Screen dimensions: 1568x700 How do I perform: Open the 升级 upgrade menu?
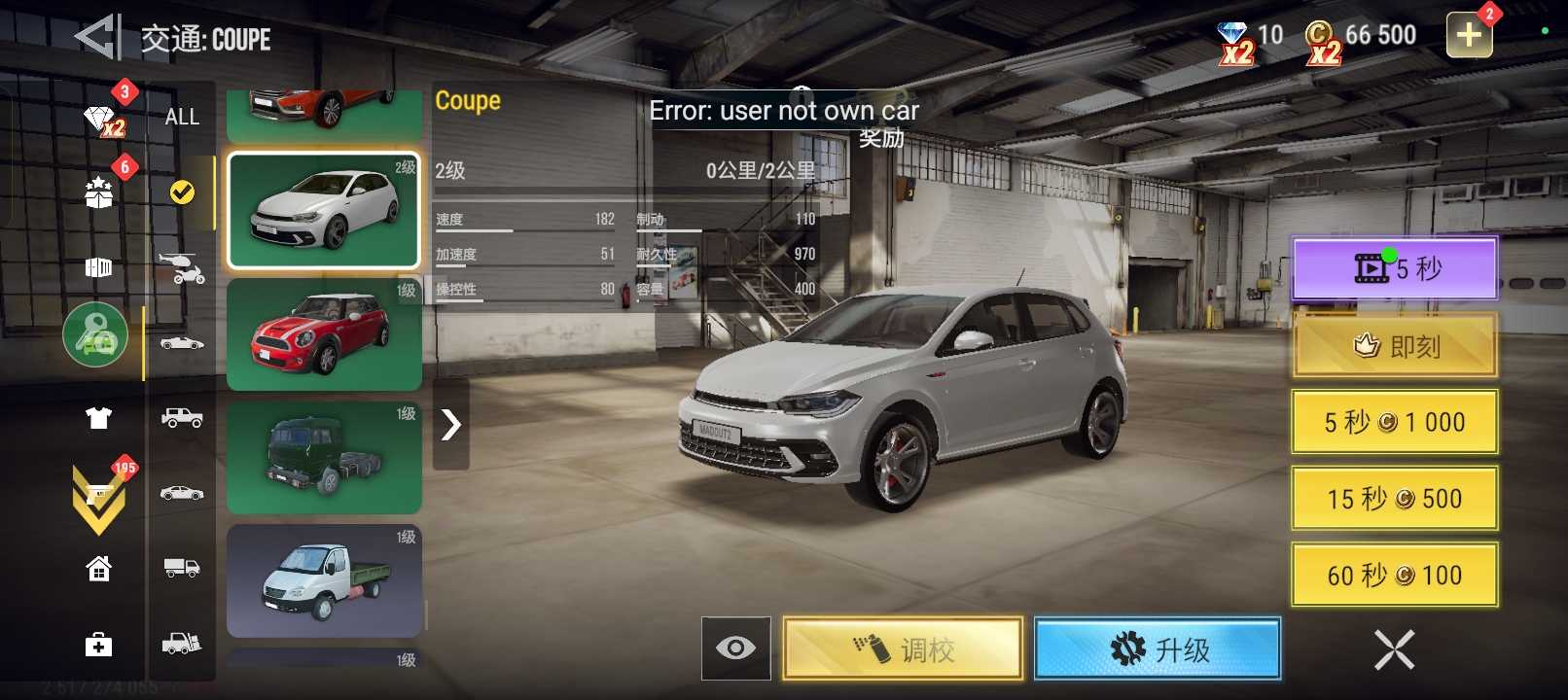pyautogui.click(x=1157, y=648)
